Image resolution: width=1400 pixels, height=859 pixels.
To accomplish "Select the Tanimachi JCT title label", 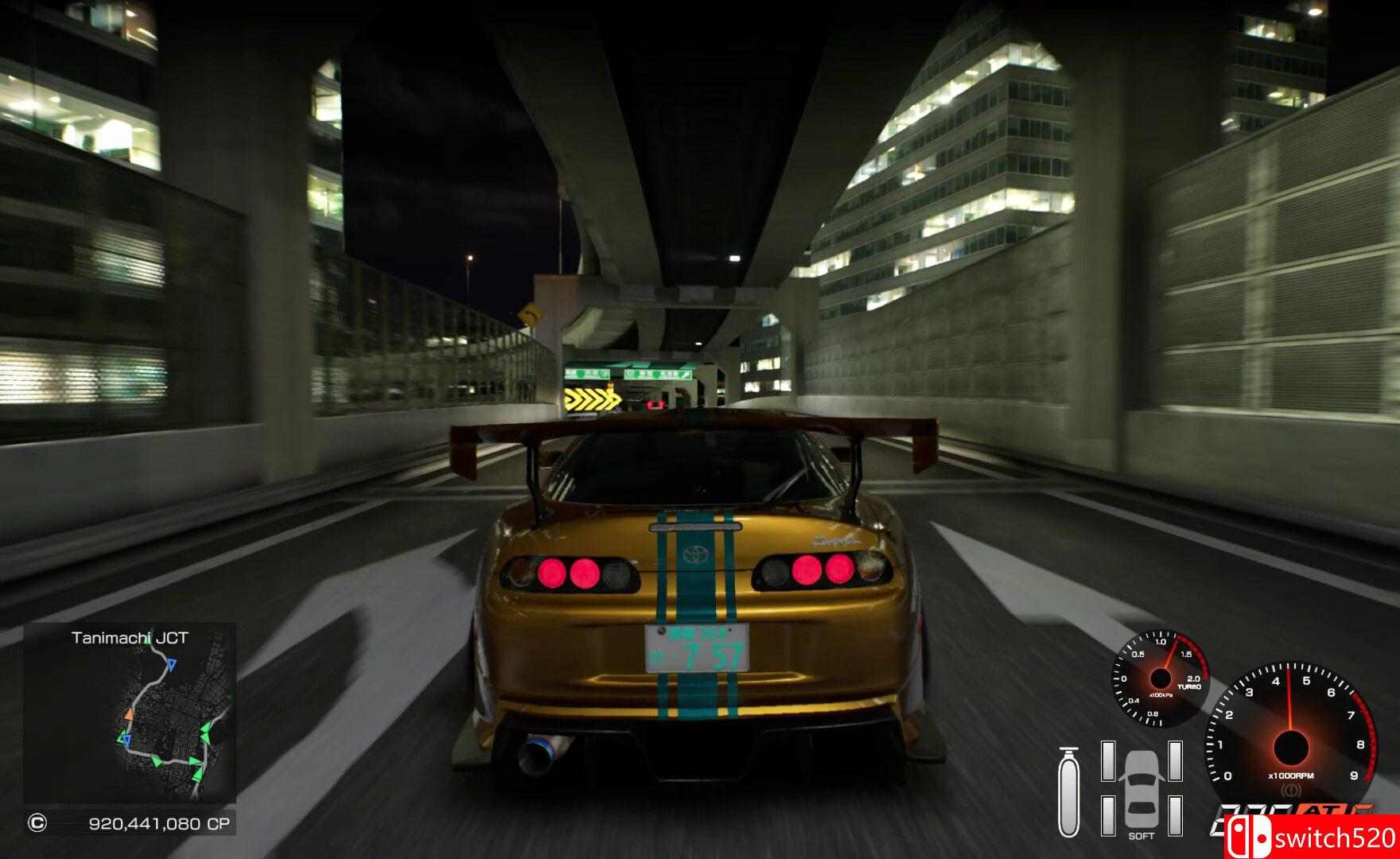I will click(x=130, y=637).
